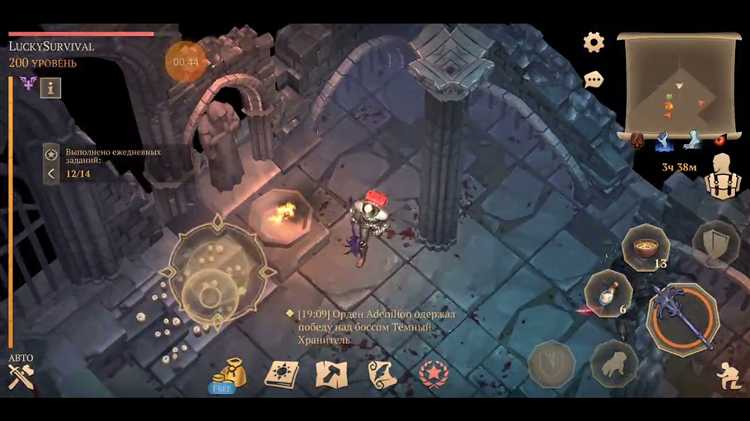Open the daily tasks star icon
750x421 pixels.
click(52, 154)
